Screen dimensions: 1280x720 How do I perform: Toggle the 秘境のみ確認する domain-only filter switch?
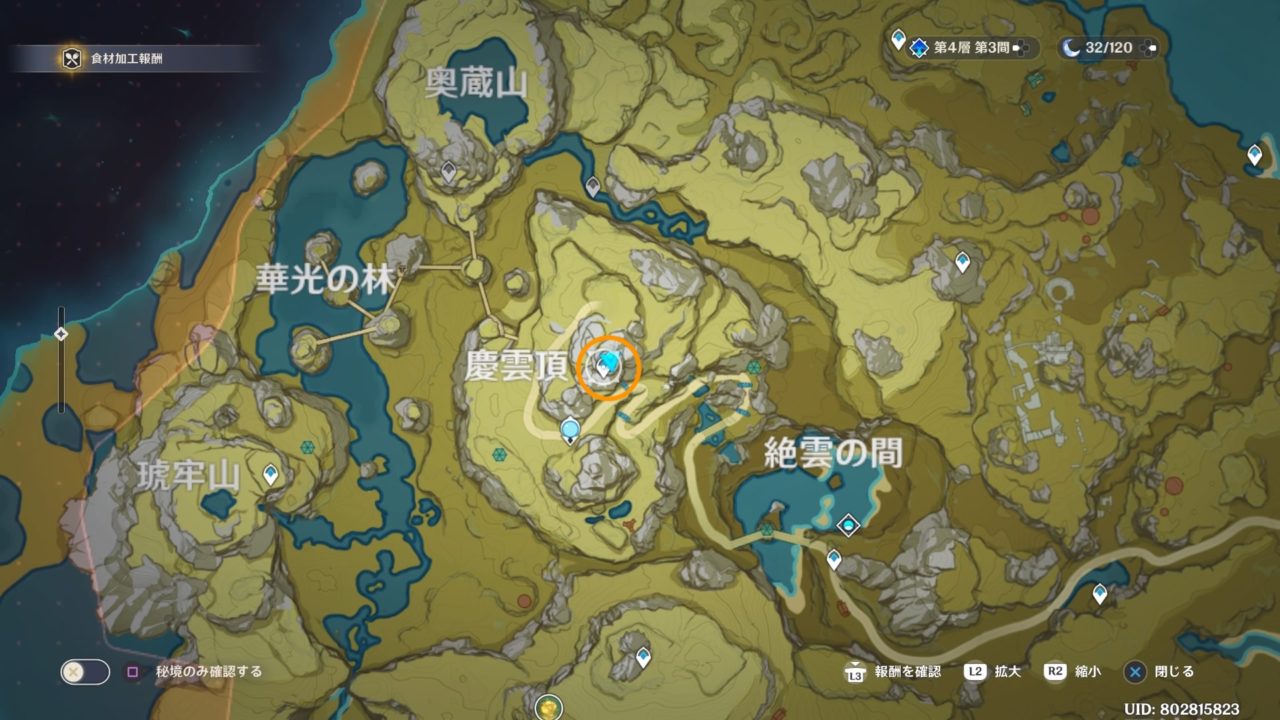pyautogui.click(x=85, y=672)
